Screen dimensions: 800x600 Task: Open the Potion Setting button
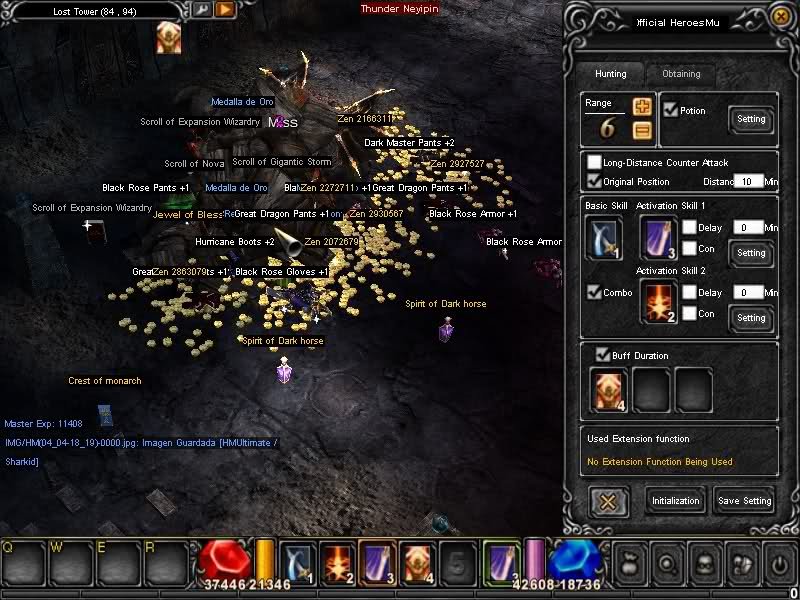click(x=751, y=119)
